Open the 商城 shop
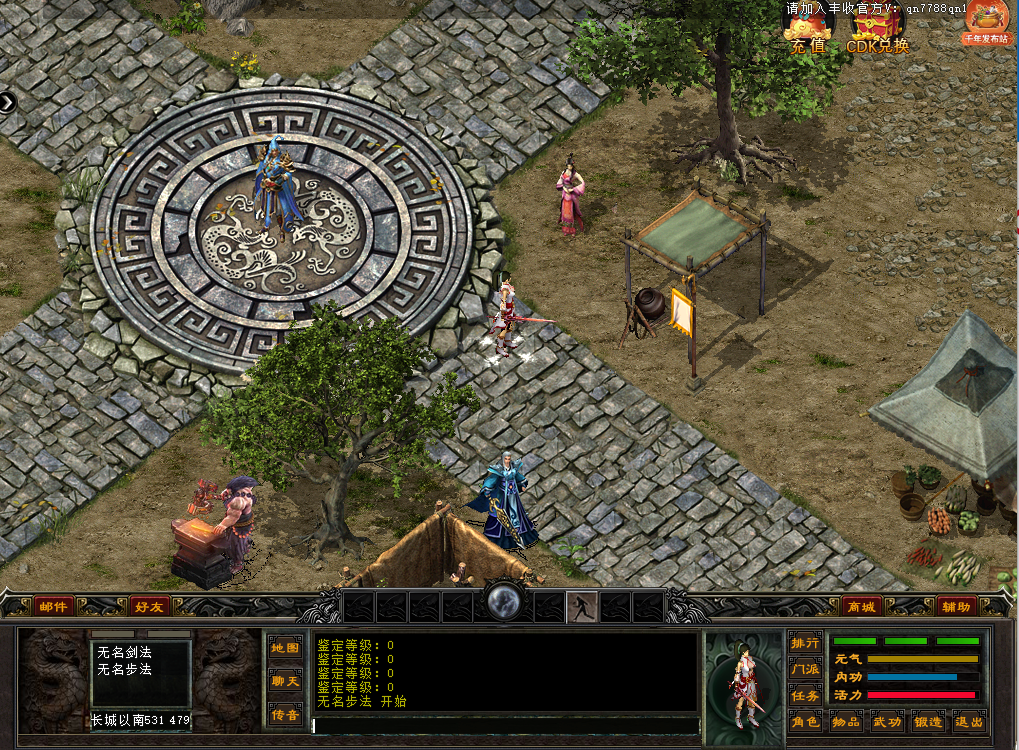The height and width of the screenshot is (750, 1019). (x=860, y=606)
